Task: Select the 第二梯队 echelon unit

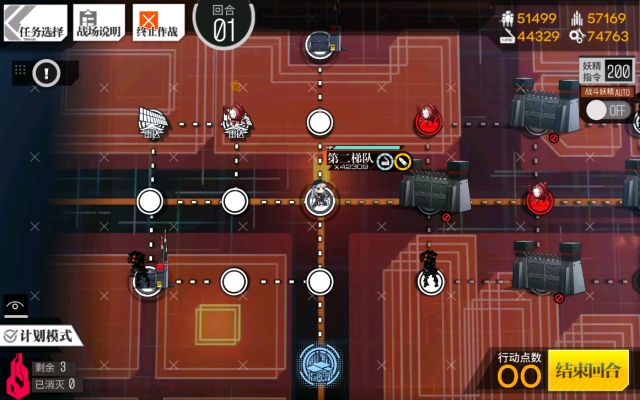Action: click(x=320, y=198)
